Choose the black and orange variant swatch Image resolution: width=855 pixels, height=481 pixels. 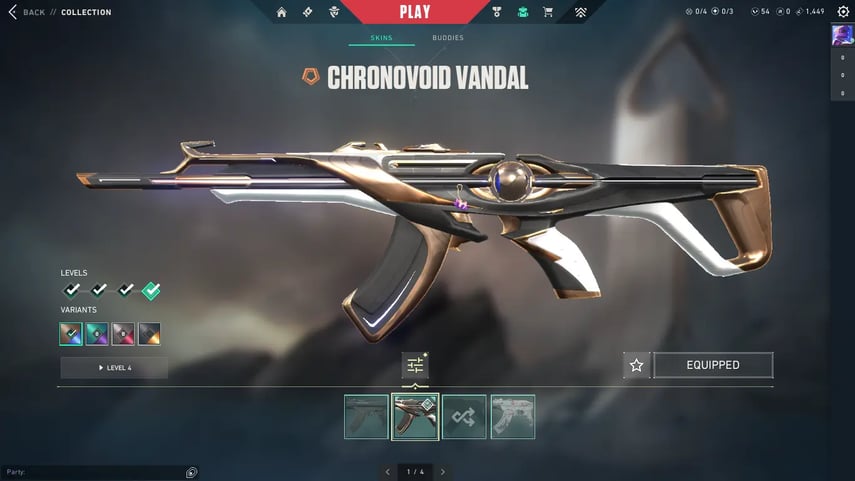pyautogui.click(x=149, y=334)
